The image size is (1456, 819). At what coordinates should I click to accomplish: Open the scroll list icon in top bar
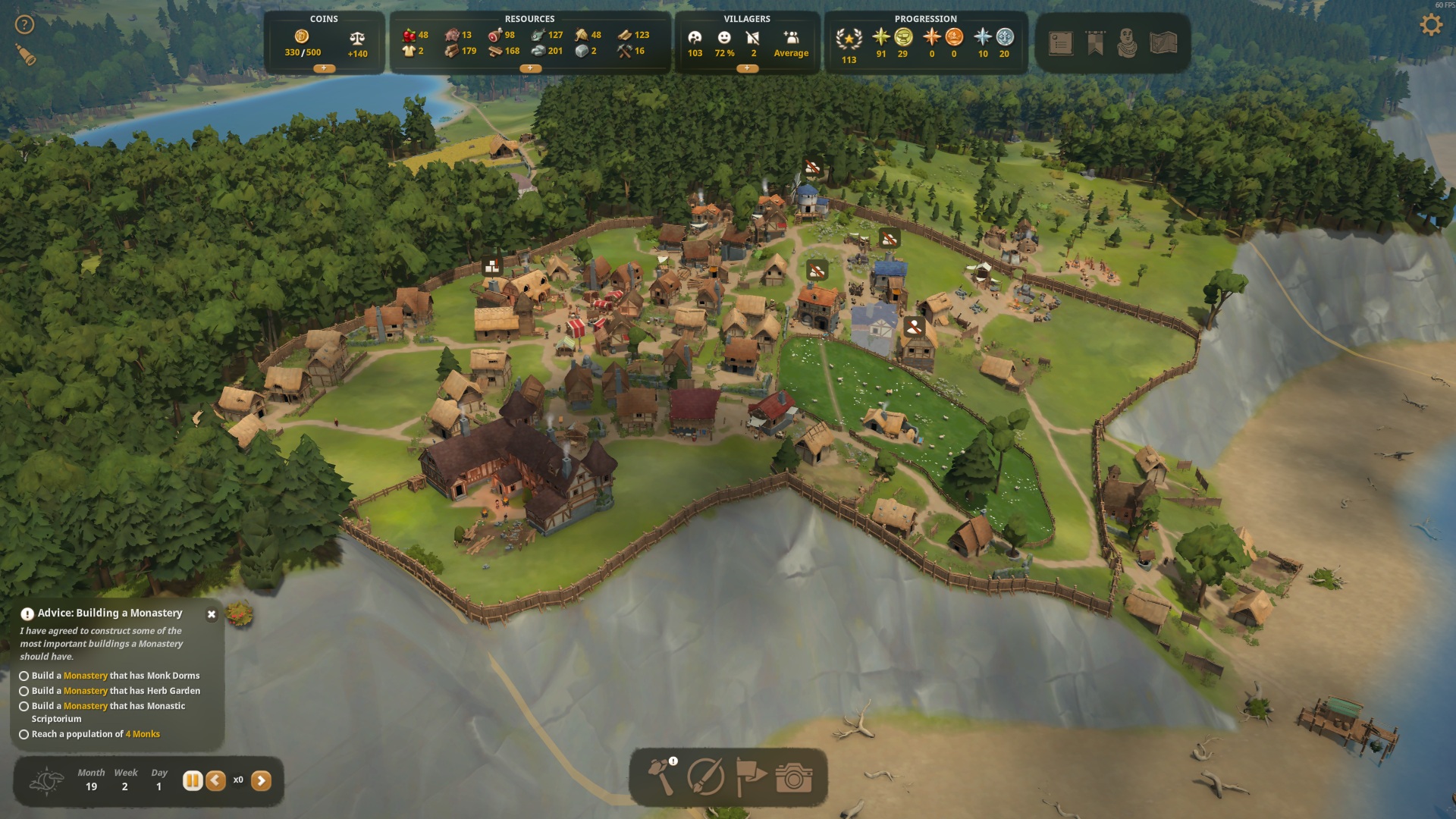coord(1060,43)
